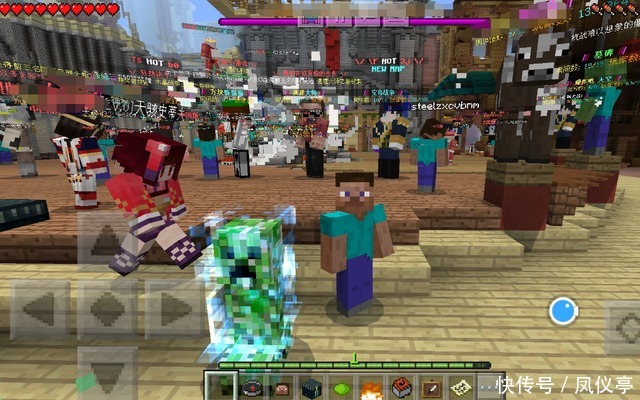Select the brown villager head hotbar slot
Screen dimensions: 640x400
point(281,387)
